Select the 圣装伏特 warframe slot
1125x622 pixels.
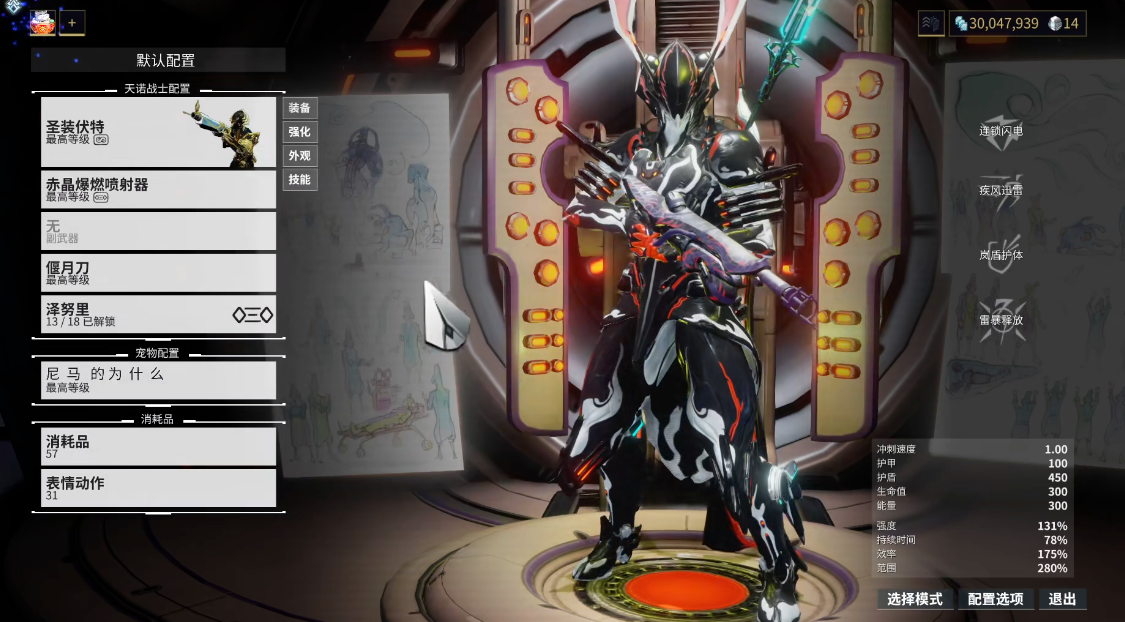coord(158,132)
